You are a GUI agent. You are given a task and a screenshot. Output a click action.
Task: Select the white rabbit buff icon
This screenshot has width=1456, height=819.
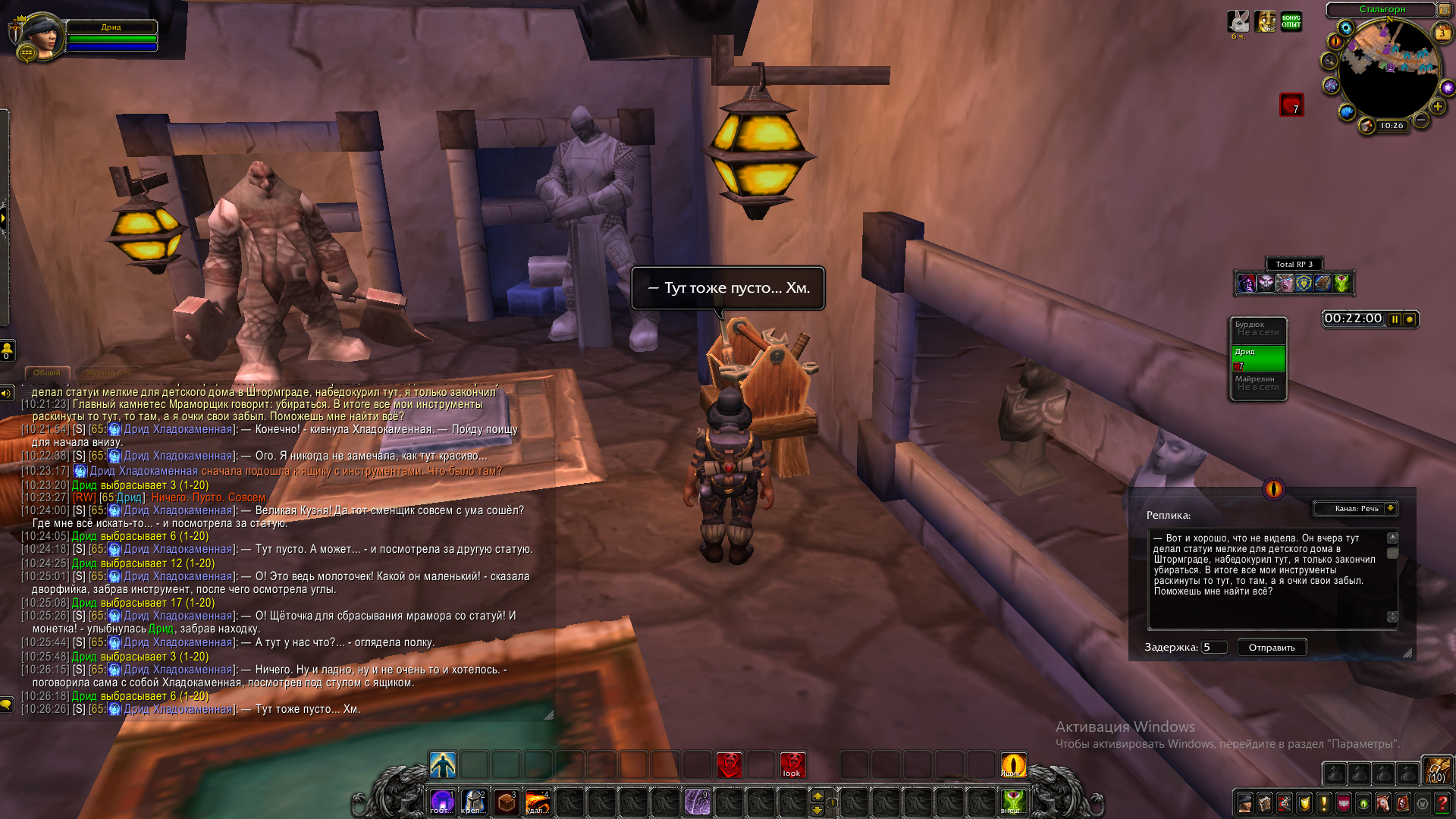coord(1238,21)
